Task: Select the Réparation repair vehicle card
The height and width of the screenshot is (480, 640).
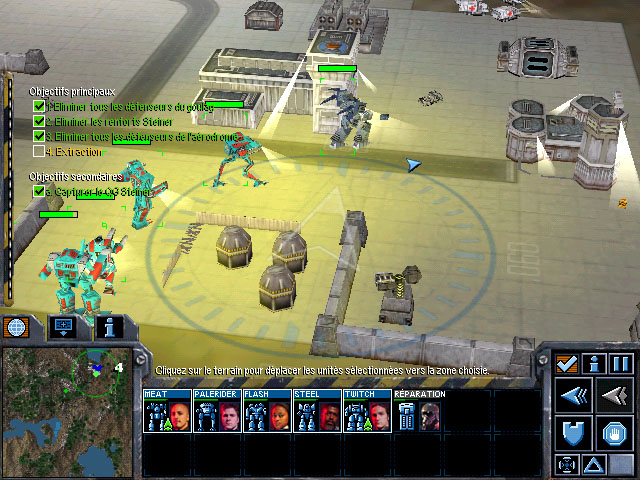Action: click(420, 411)
